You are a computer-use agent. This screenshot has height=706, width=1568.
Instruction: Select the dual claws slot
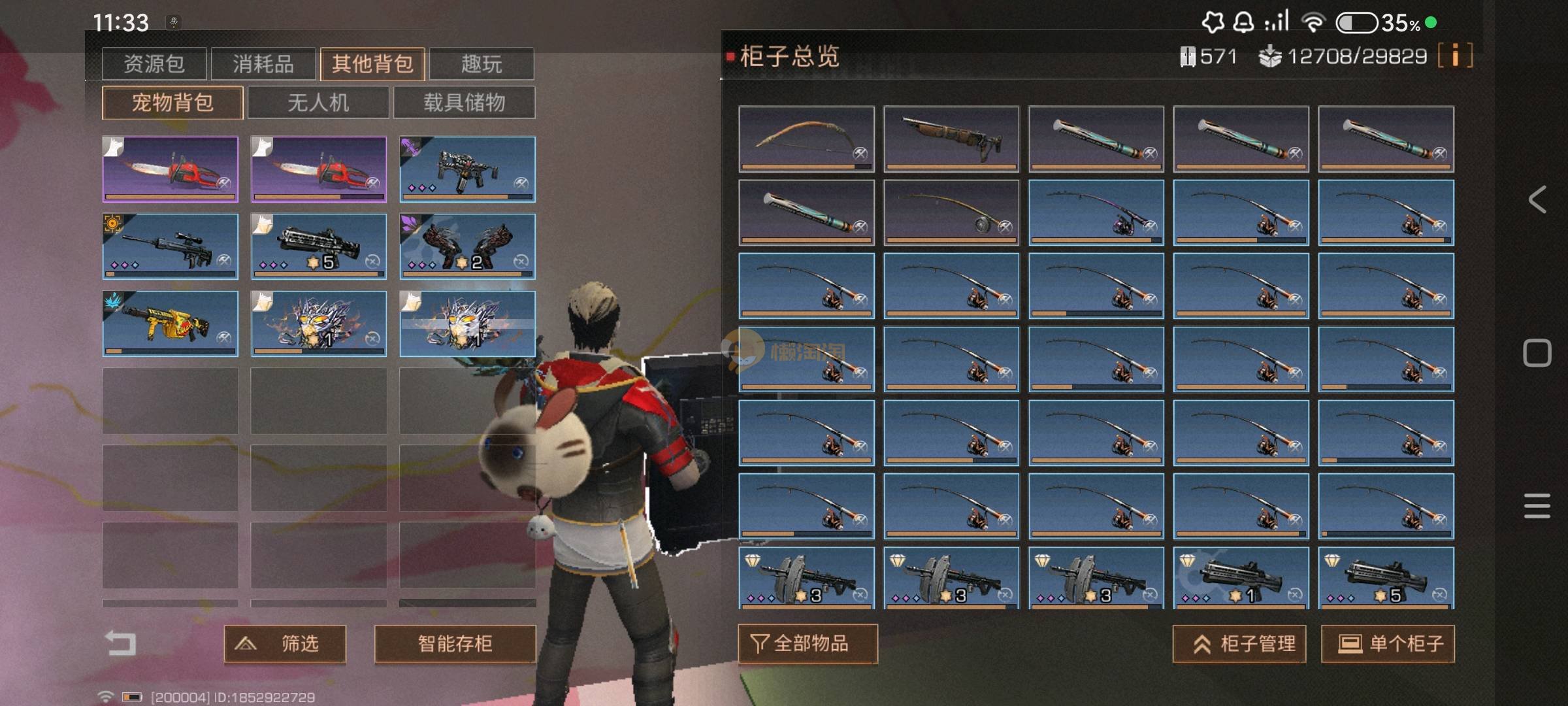pyautogui.click(x=467, y=246)
